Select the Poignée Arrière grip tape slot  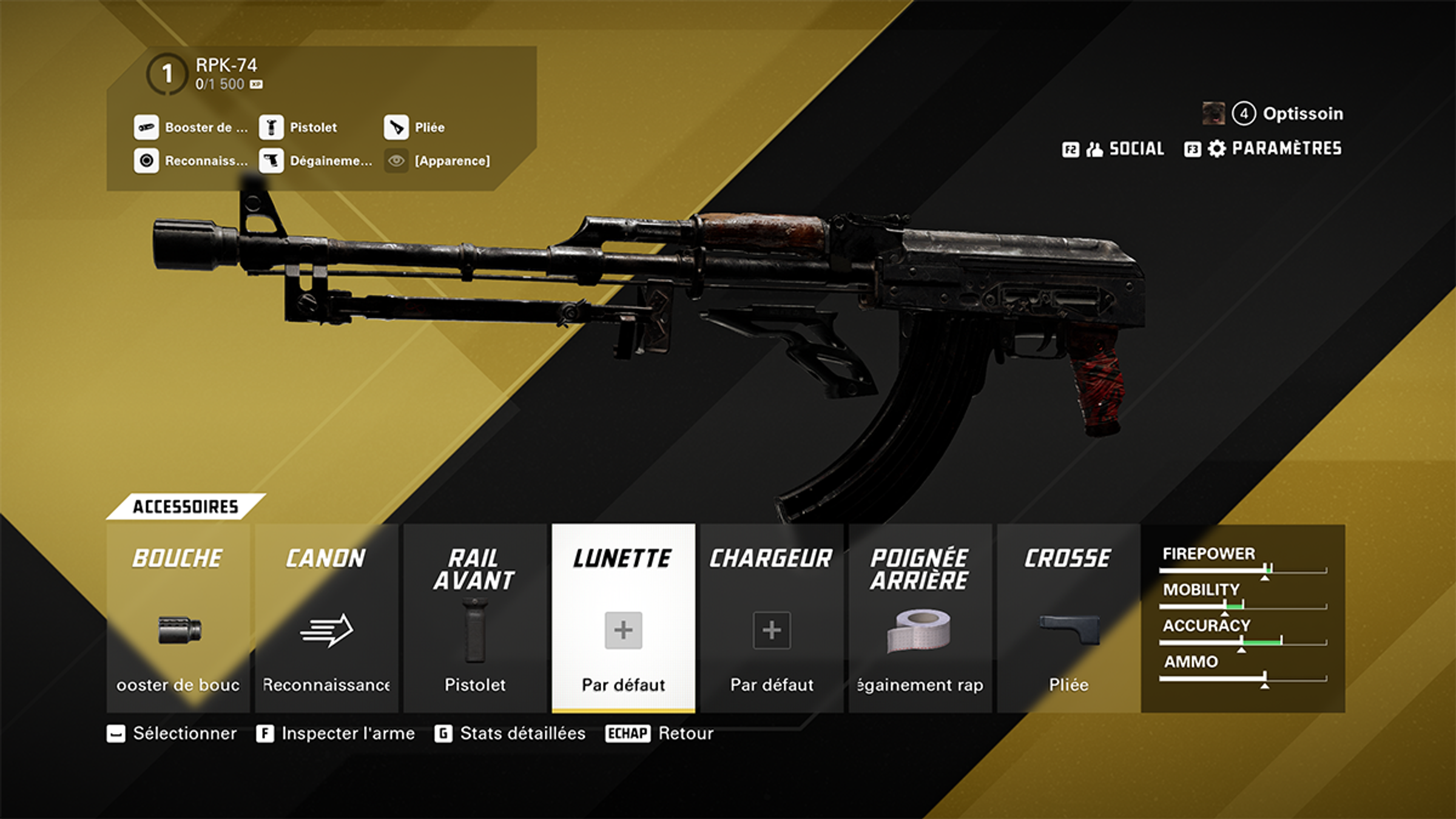coord(920,618)
